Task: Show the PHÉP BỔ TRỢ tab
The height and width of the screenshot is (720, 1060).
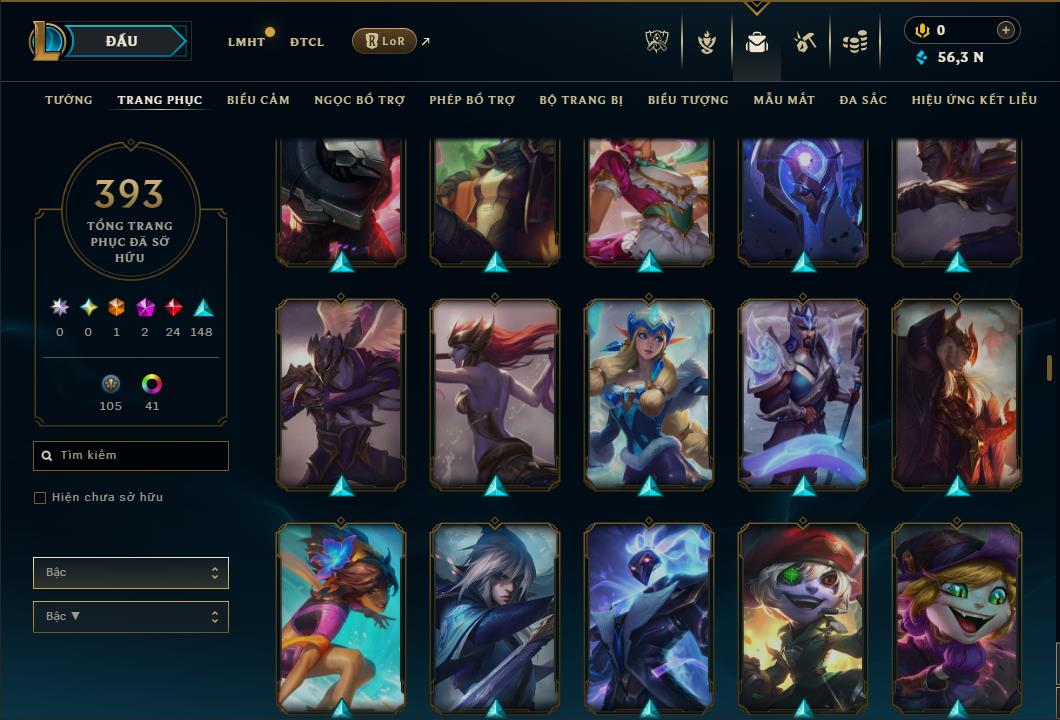Action: 472,100
